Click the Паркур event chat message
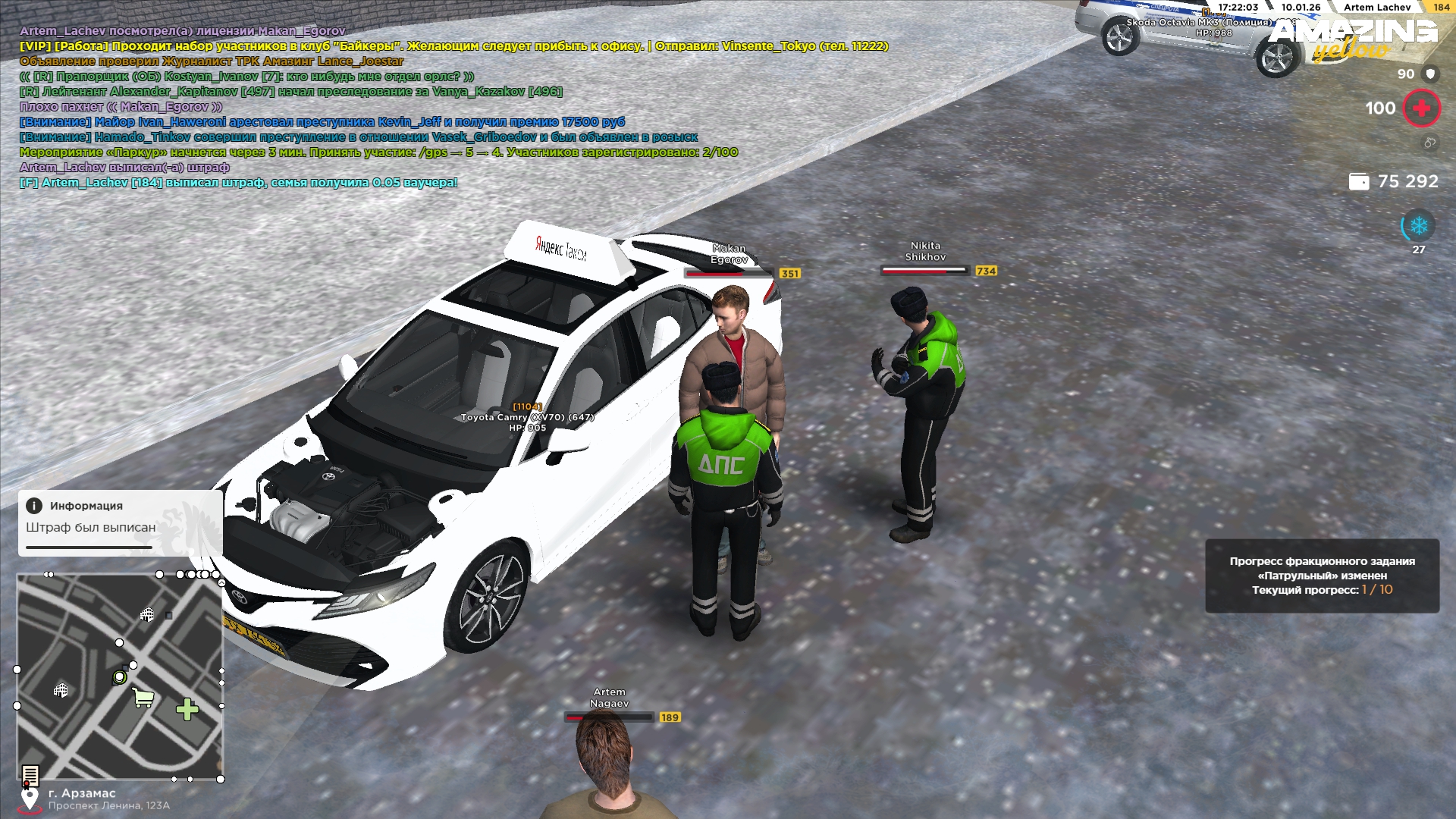 tap(378, 152)
